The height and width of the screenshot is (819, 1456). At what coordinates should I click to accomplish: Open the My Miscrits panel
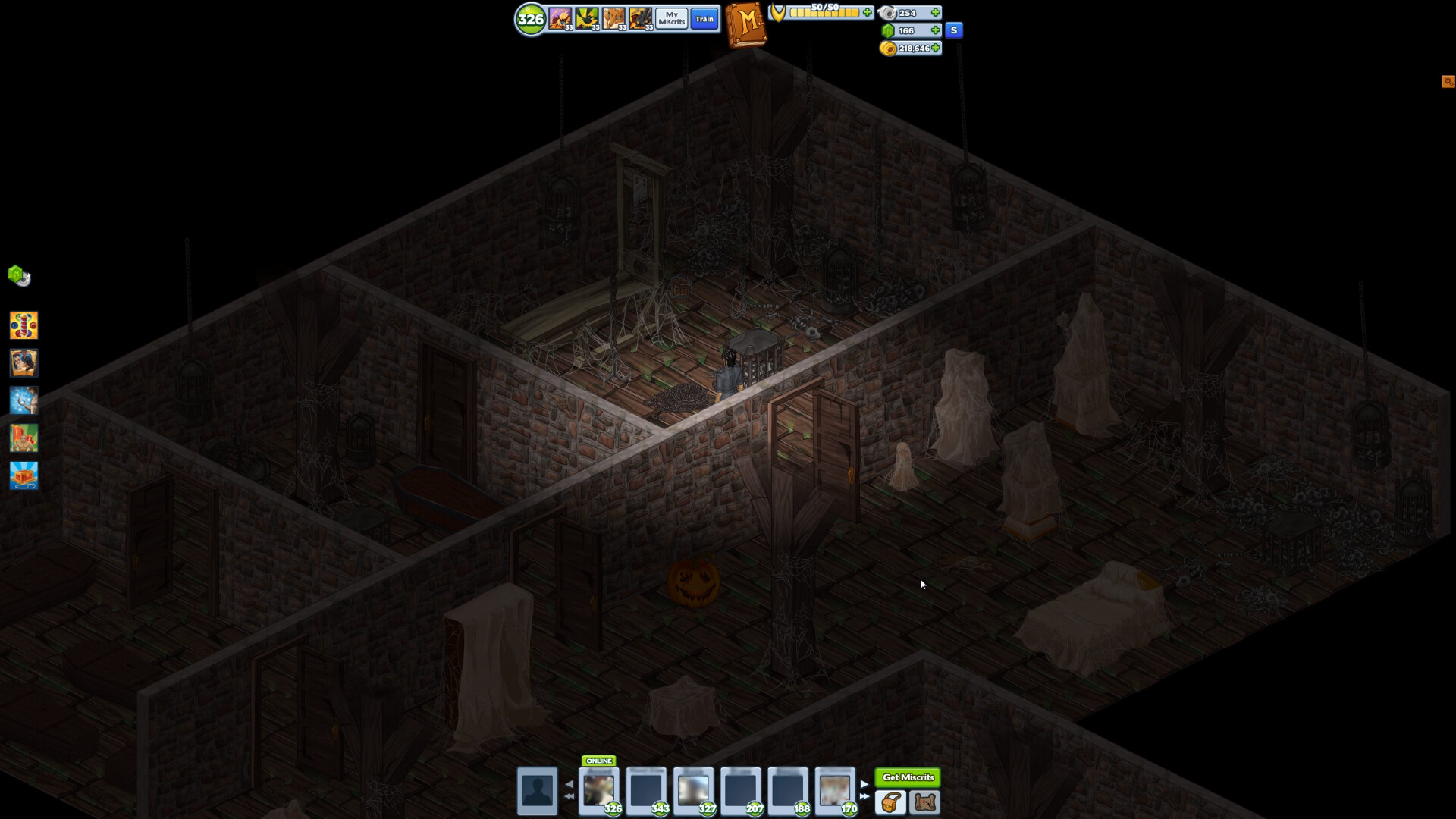671,19
